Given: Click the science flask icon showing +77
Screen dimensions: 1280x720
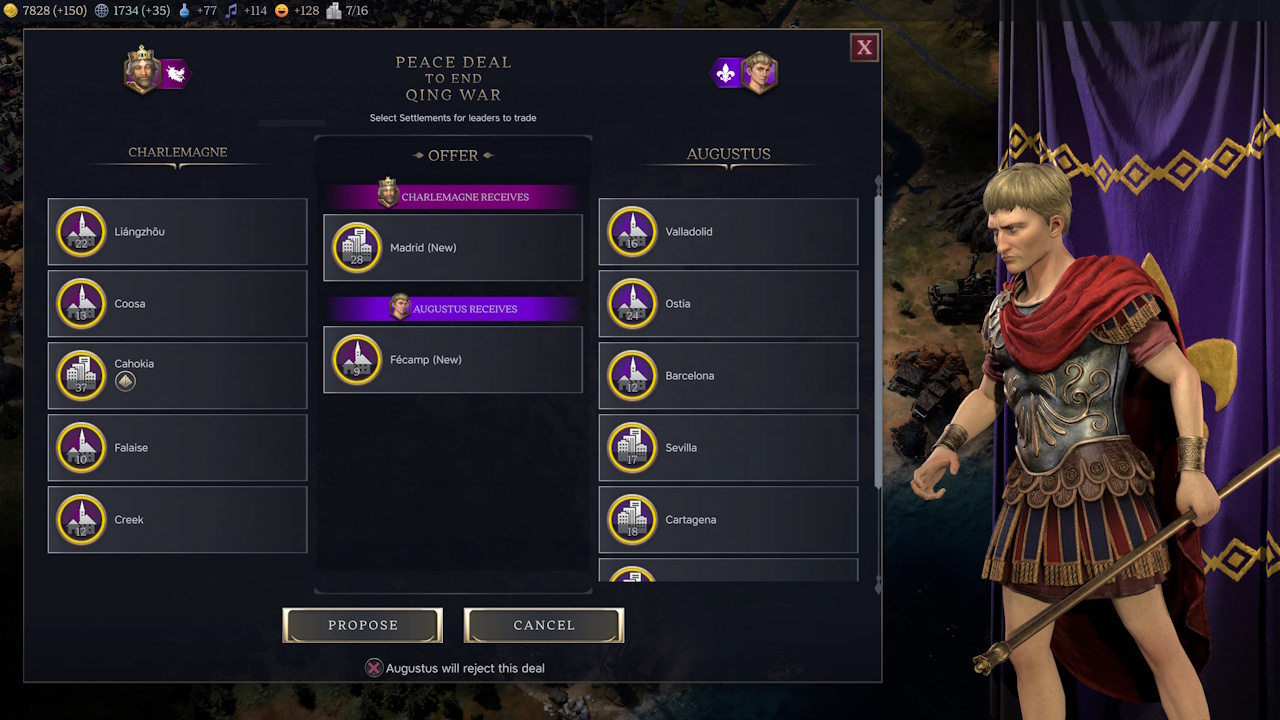Looking at the screenshot, I should 182,12.
